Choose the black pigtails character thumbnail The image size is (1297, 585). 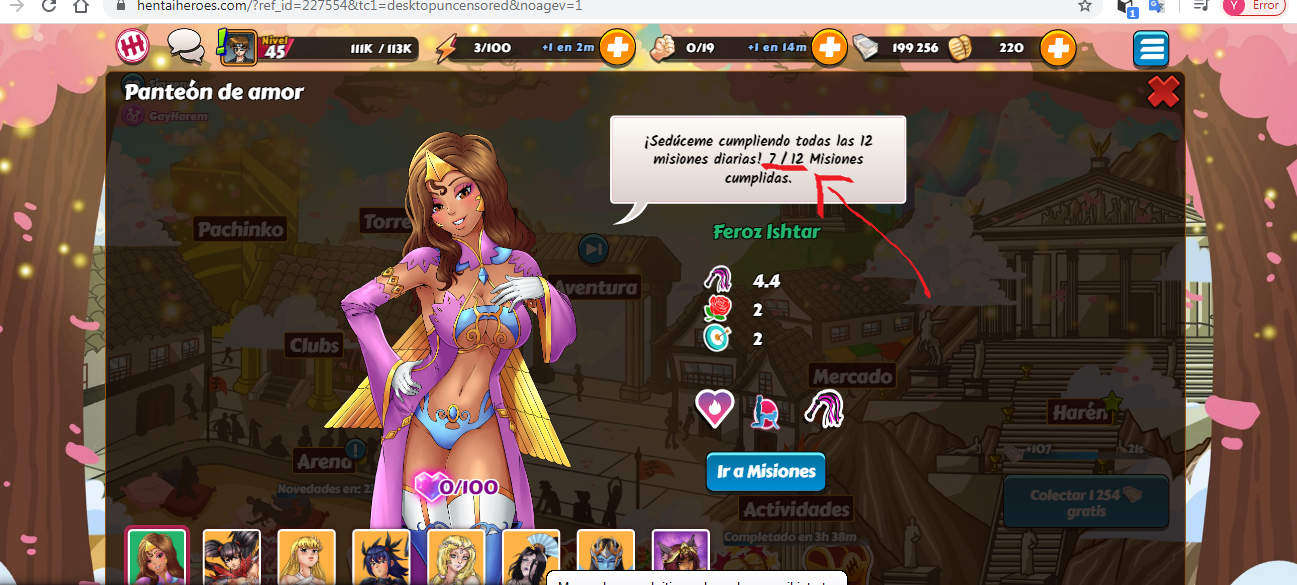[x=231, y=558]
